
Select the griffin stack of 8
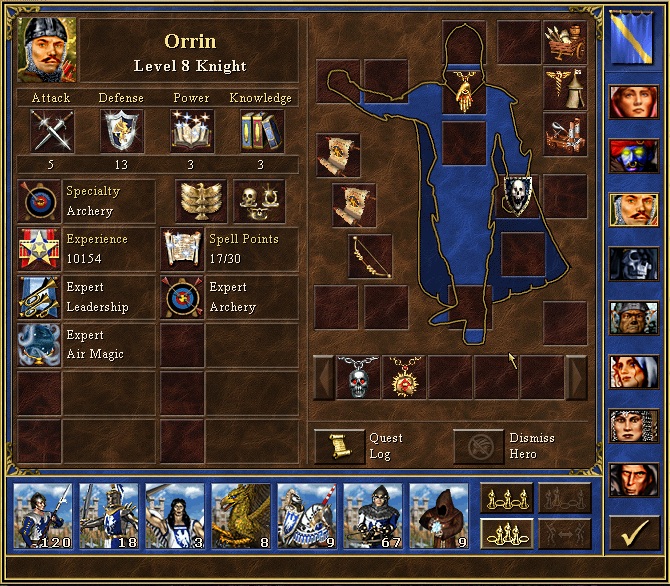[x=240, y=517]
